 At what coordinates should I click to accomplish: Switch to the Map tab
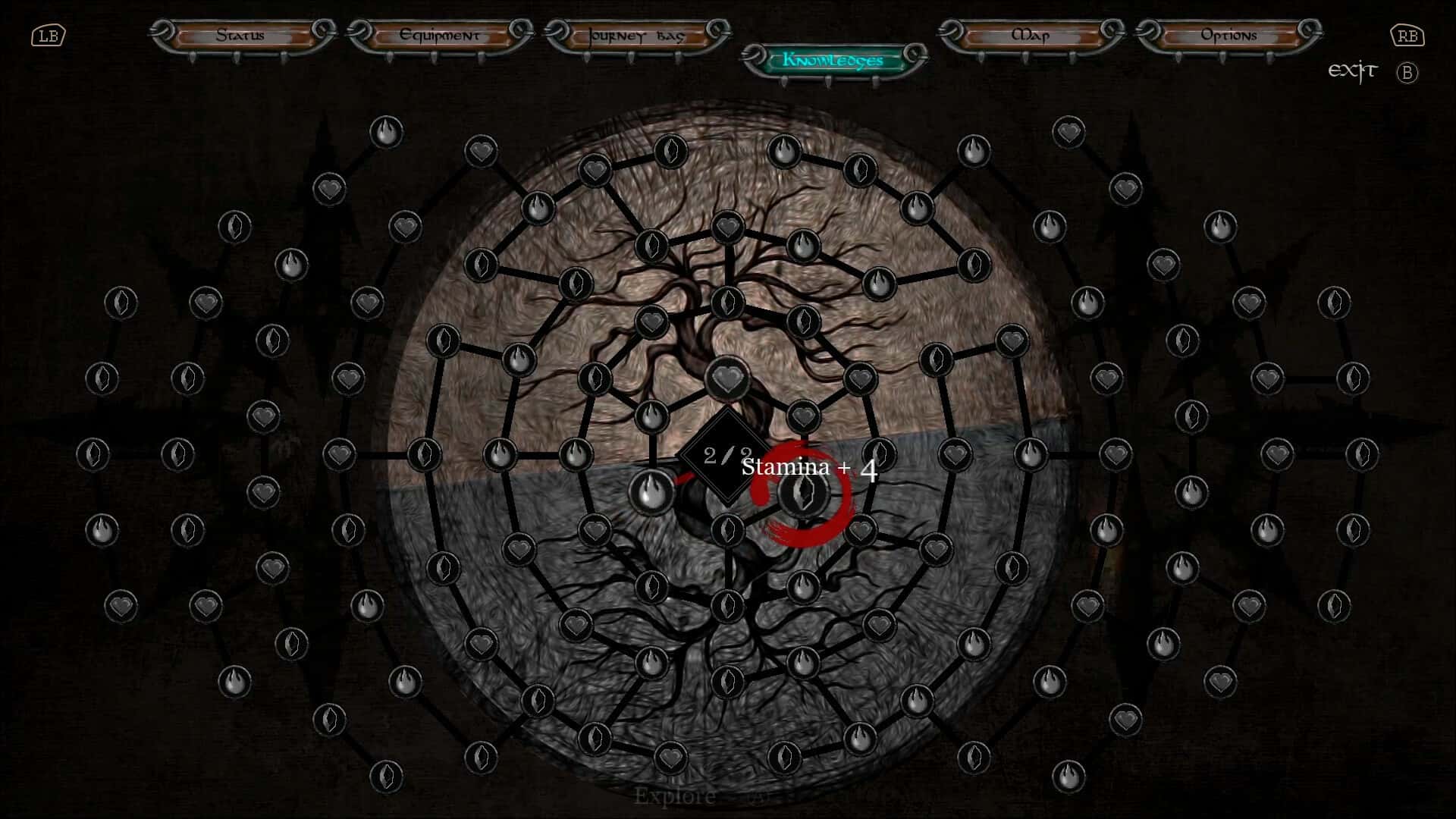(x=1031, y=35)
